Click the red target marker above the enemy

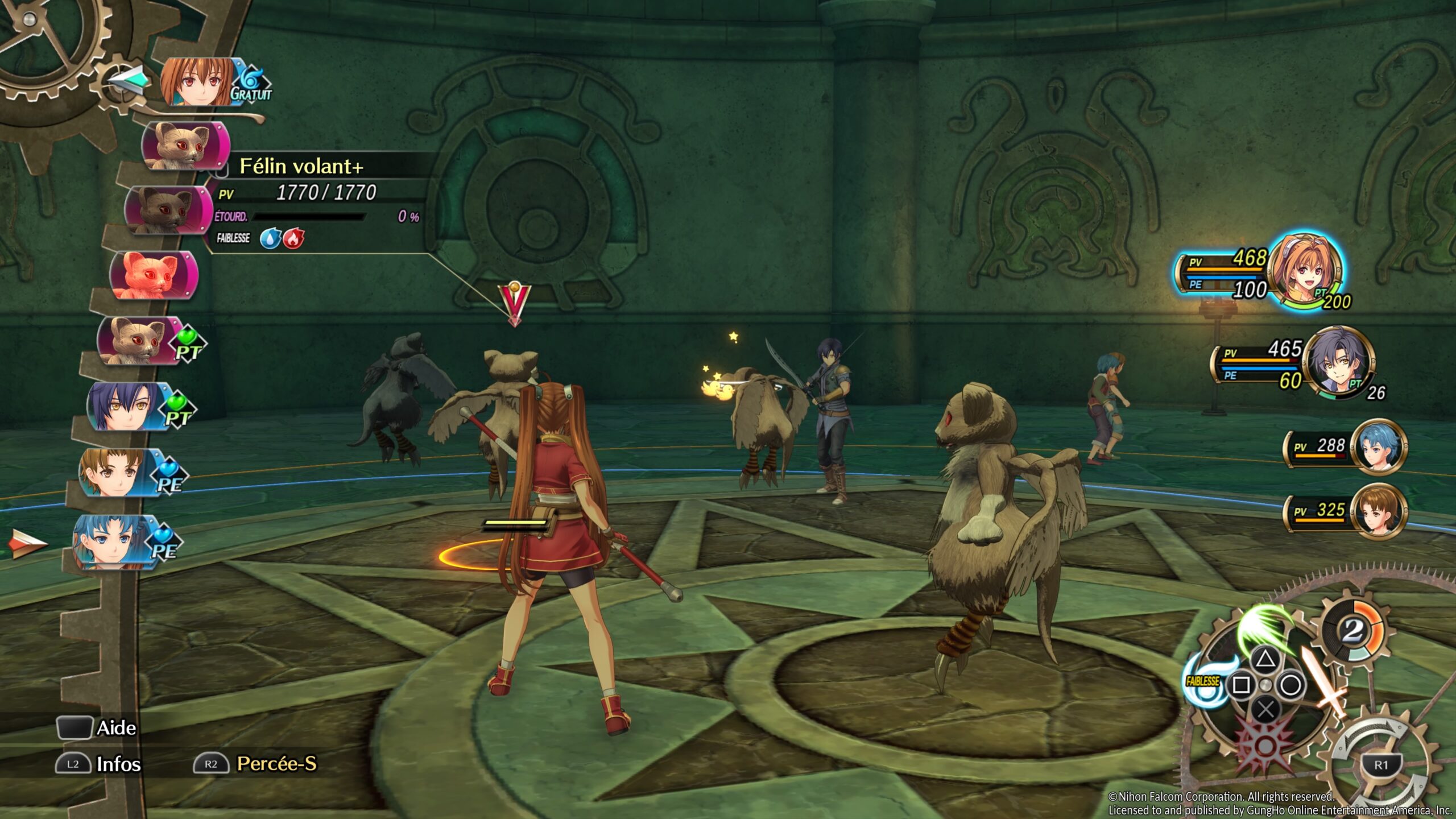coord(514,304)
